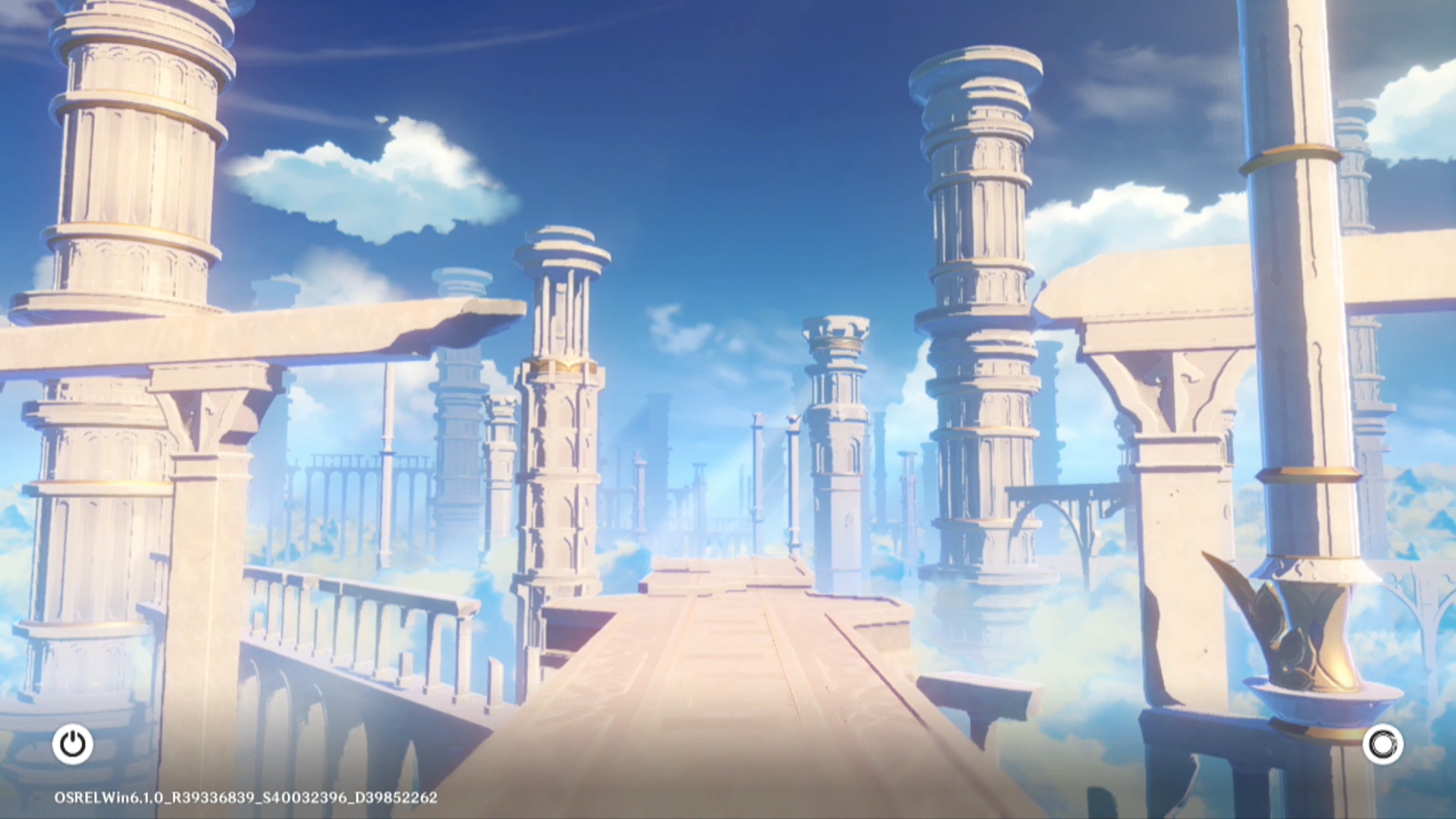1456x819 pixels.
Task: Click the power icon to exit the game
Action: click(73, 744)
